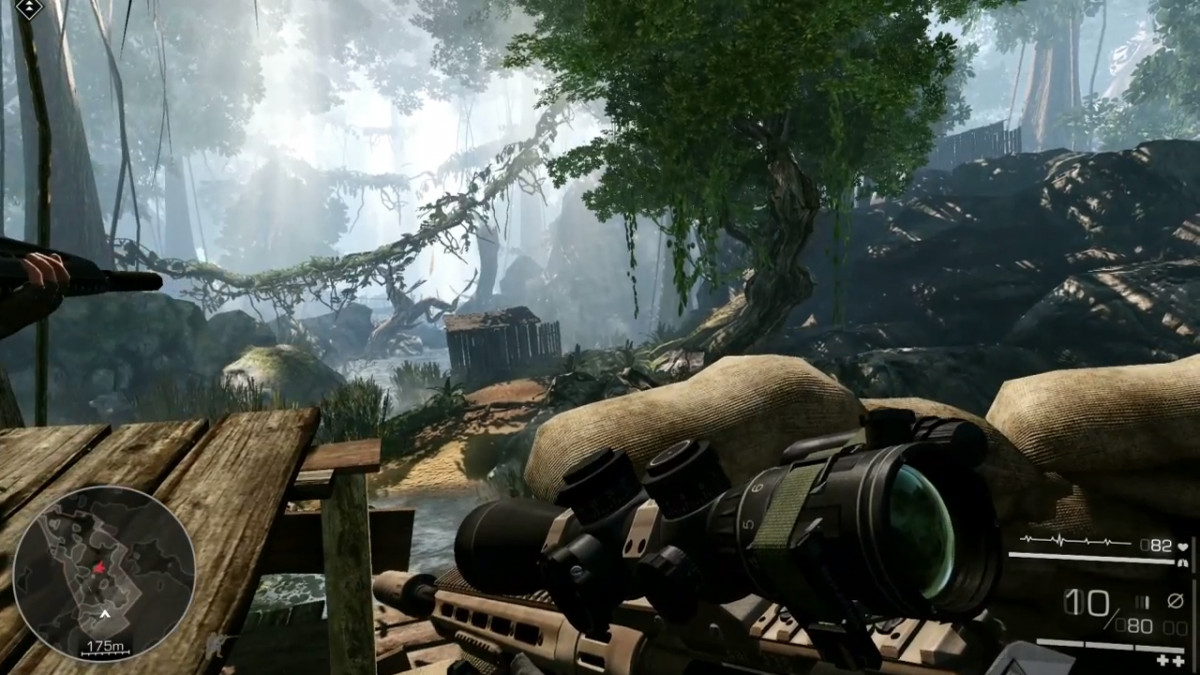Click the heart rate icon
Viewport: 1200px width, 675px height.
[x=1183, y=546]
